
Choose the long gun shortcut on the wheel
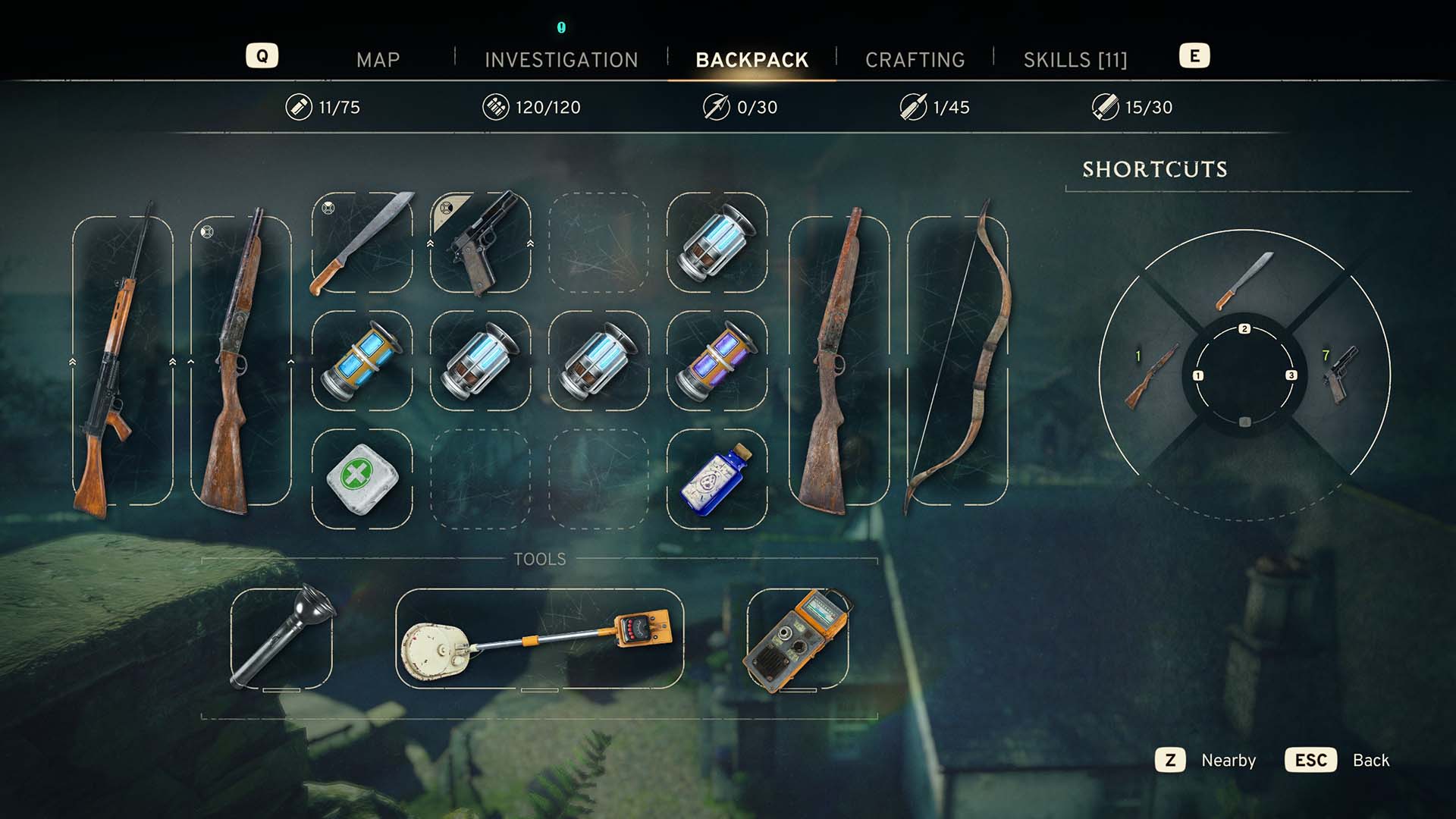(x=1150, y=376)
